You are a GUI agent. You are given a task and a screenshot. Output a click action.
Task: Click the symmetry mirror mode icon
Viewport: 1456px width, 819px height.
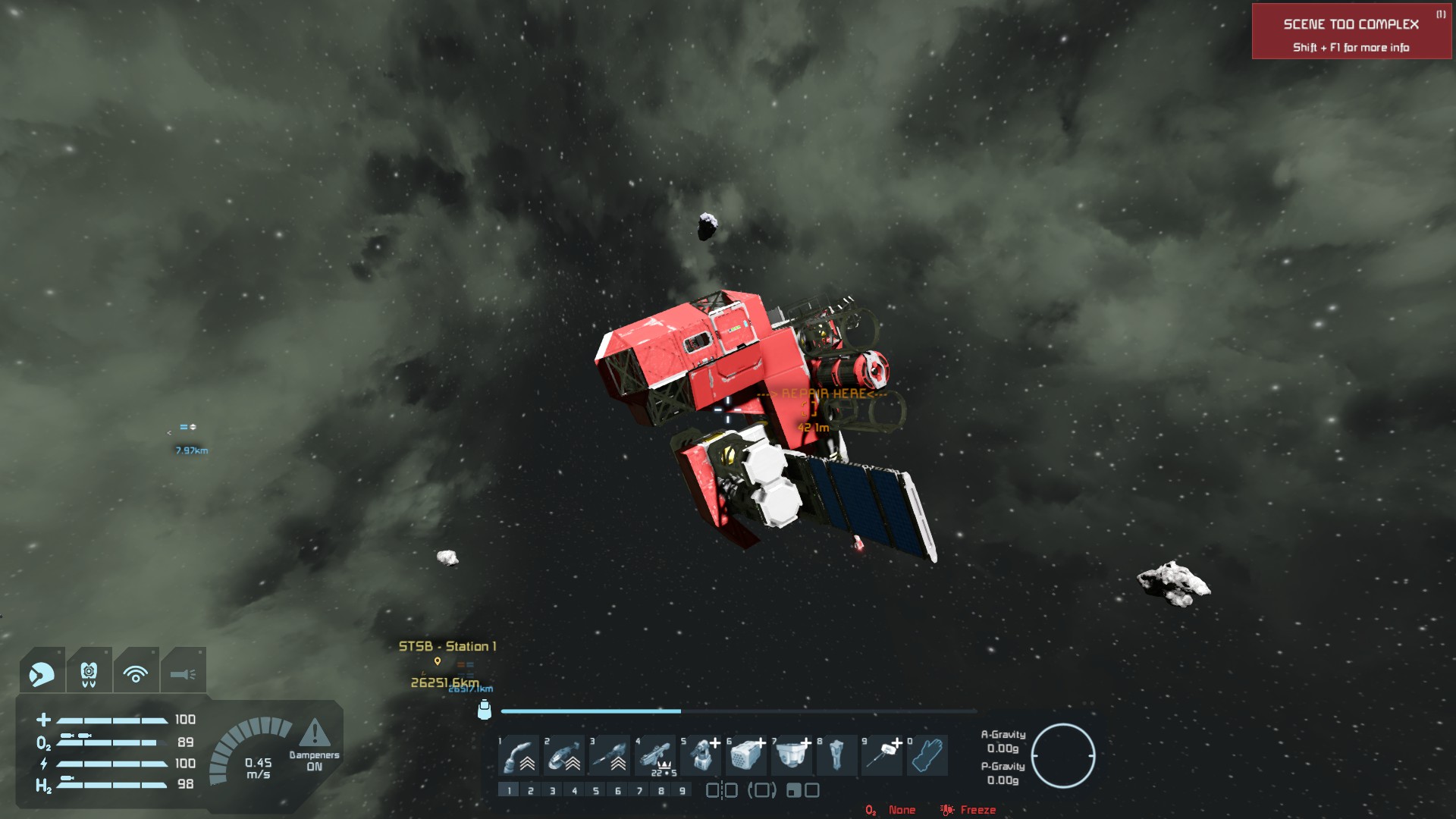[722, 791]
